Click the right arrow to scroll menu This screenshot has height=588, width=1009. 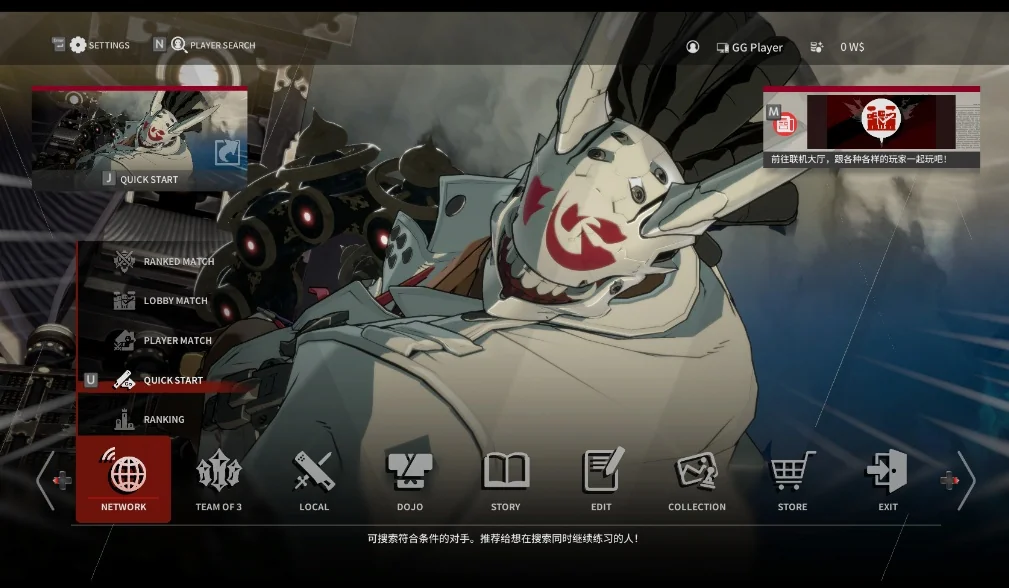(965, 480)
